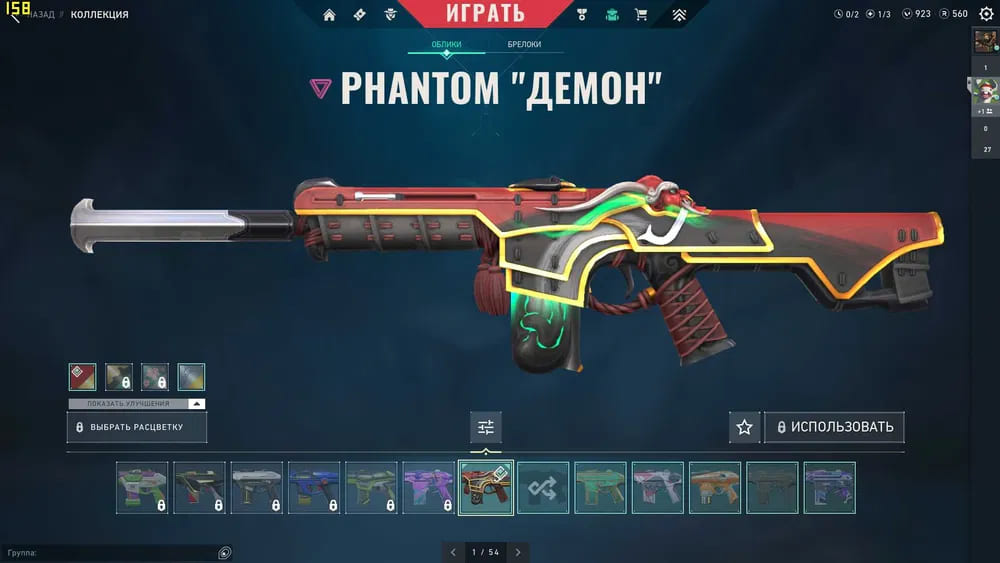The height and width of the screenshot is (563, 1000).
Task: Select the blue Phantom skin thumbnail
Action: point(314,488)
